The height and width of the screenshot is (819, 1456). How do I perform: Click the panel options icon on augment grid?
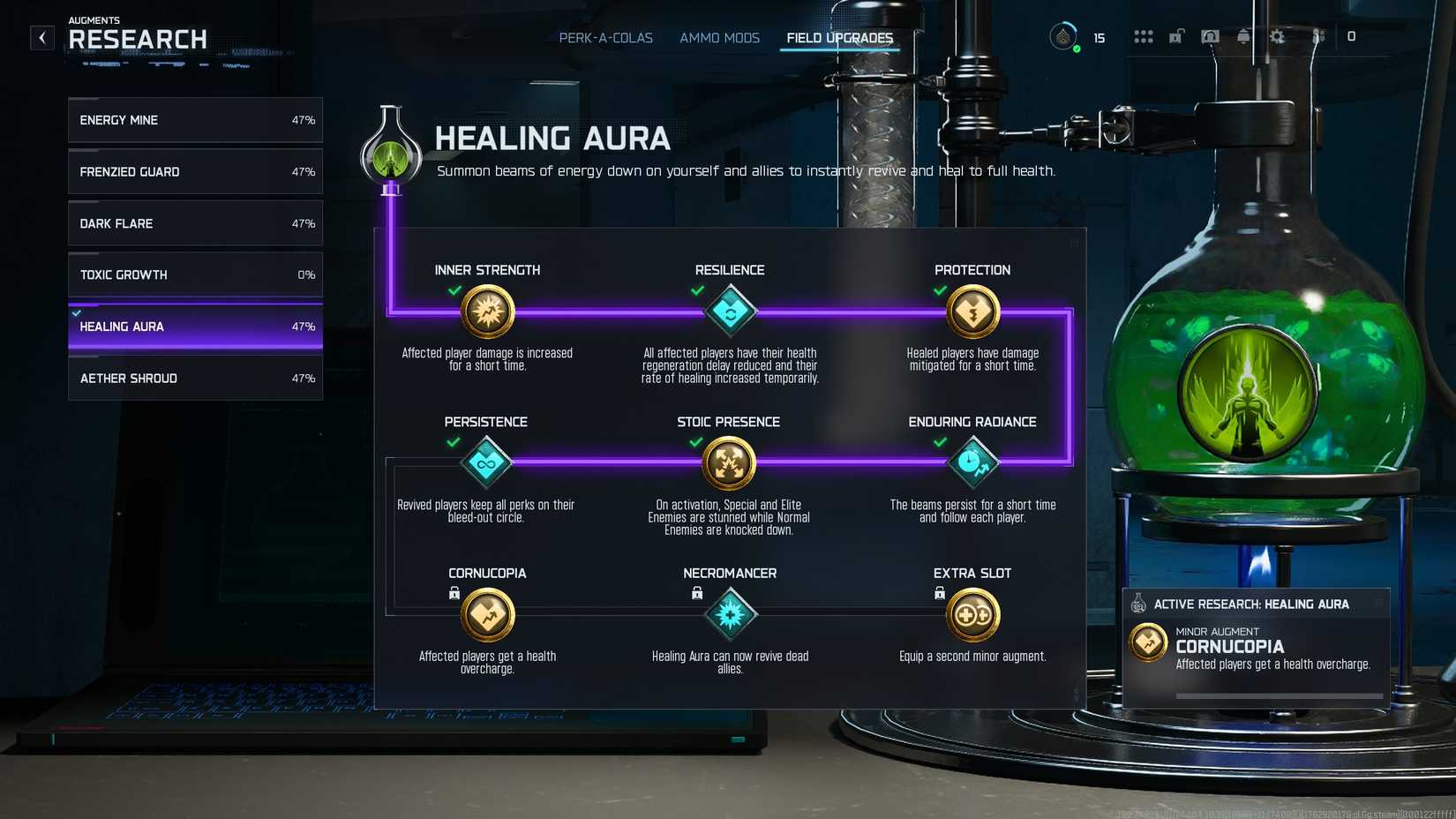pos(1075,242)
